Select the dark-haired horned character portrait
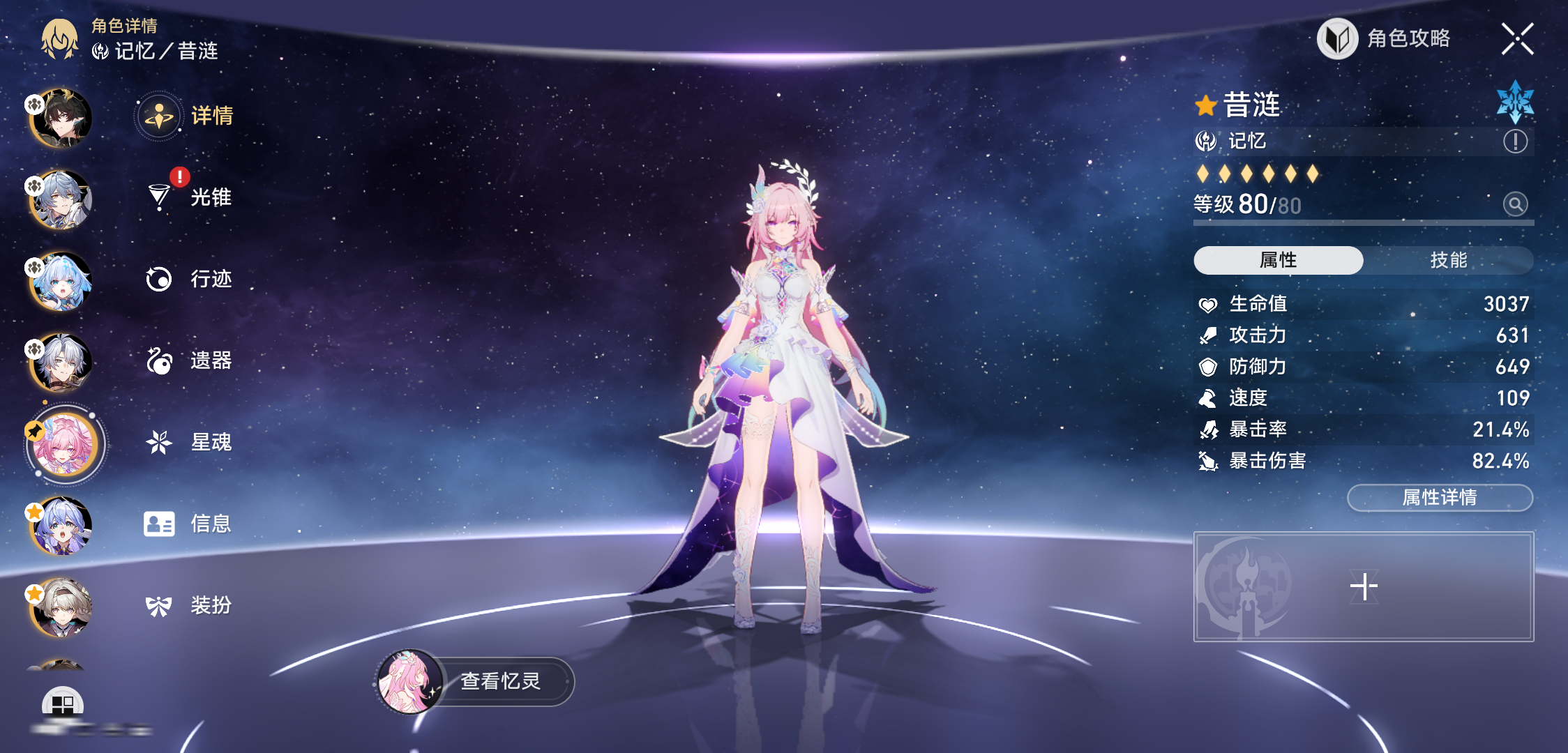Viewport: 1568px width, 753px height. (x=61, y=119)
